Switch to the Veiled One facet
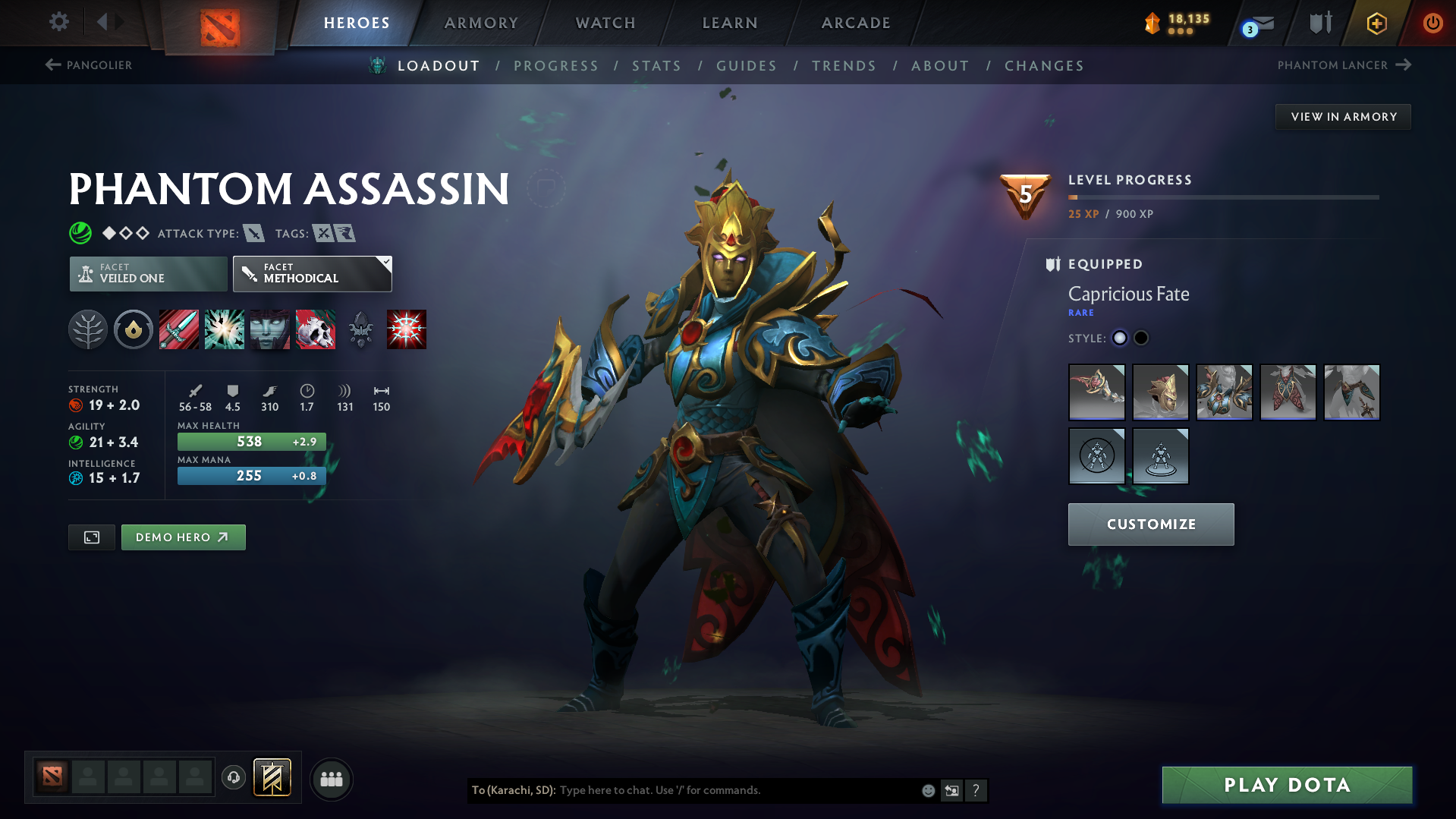The width and height of the screenshot is (1456, 819). coord(147,273)
